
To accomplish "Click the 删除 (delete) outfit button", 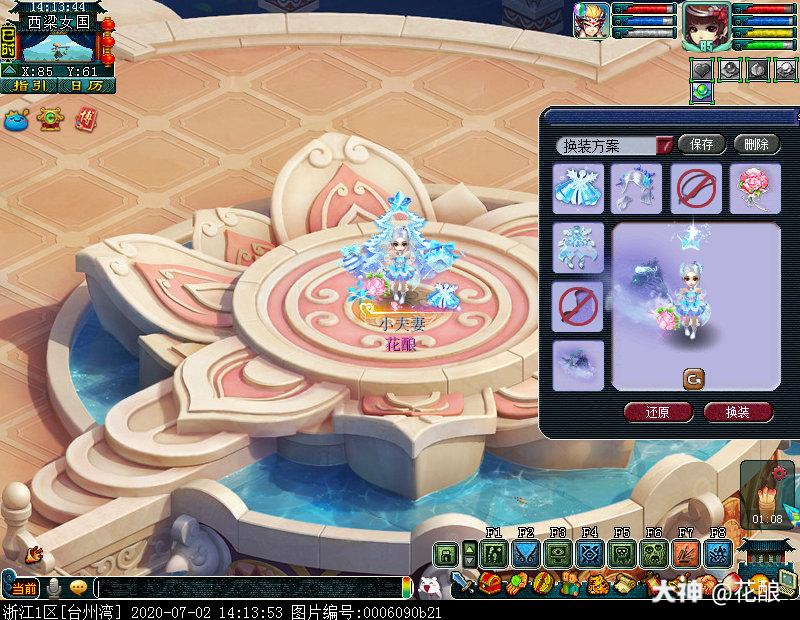I will point(756,144).
